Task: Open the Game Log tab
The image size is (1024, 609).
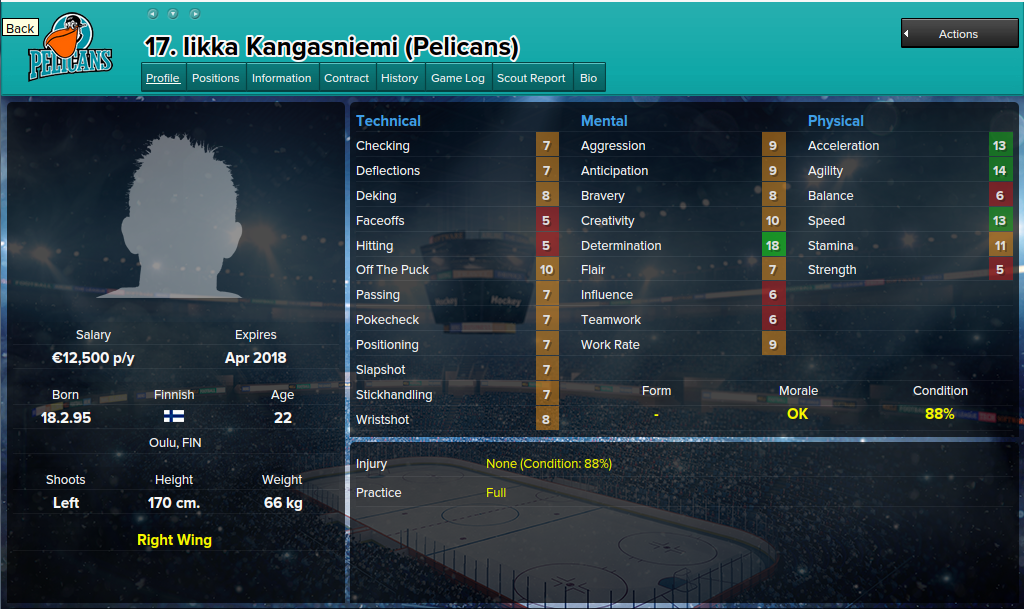Action: click(457, 78)
